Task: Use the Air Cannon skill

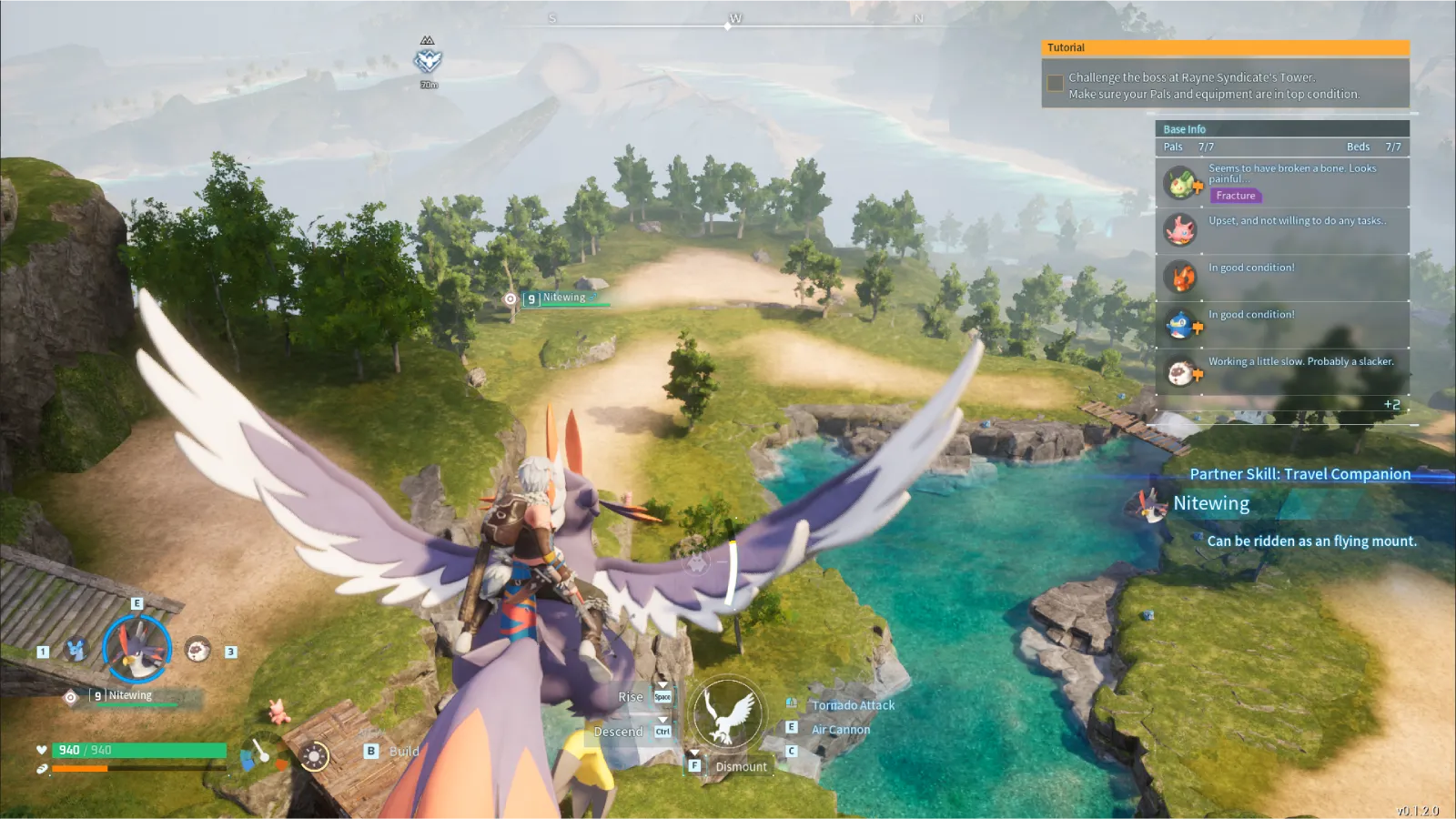Action: (x=840, y=730)
